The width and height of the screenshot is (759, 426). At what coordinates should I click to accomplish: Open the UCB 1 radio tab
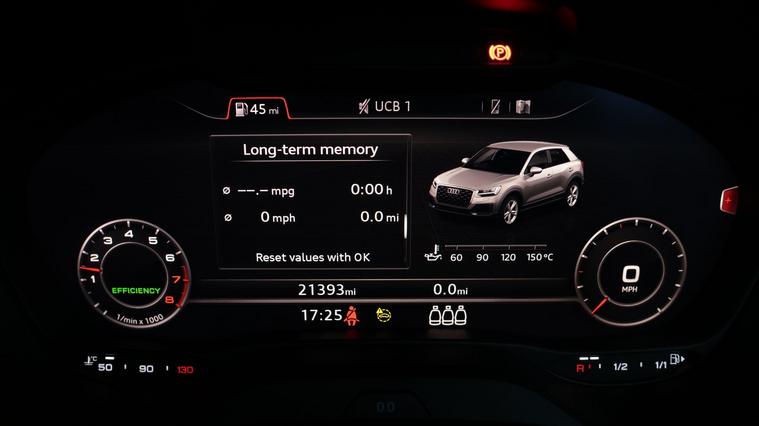(385, 107)
